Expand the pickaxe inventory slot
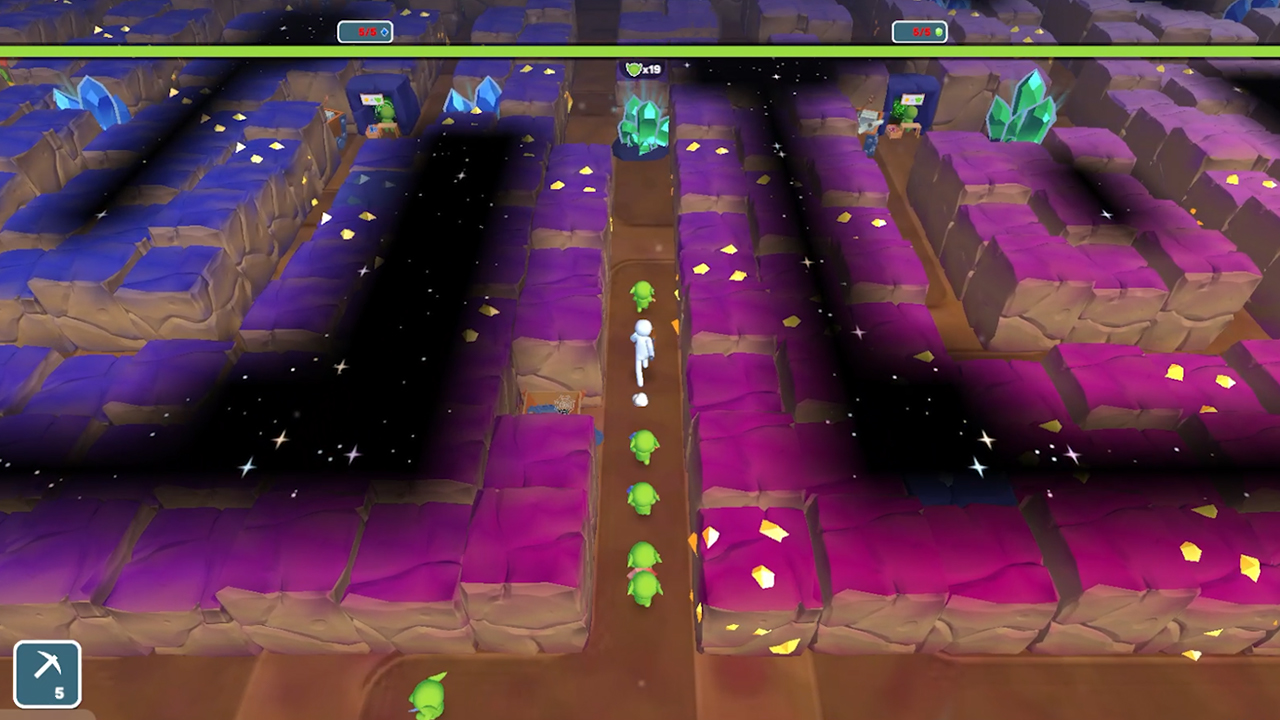 [47, 672]
